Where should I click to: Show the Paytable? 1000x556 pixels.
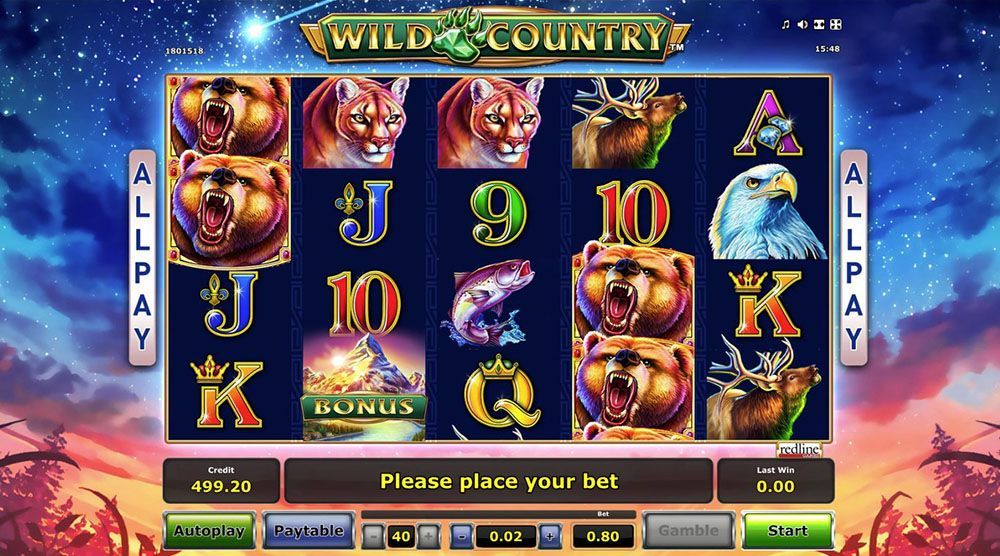(x=309, y=530)
